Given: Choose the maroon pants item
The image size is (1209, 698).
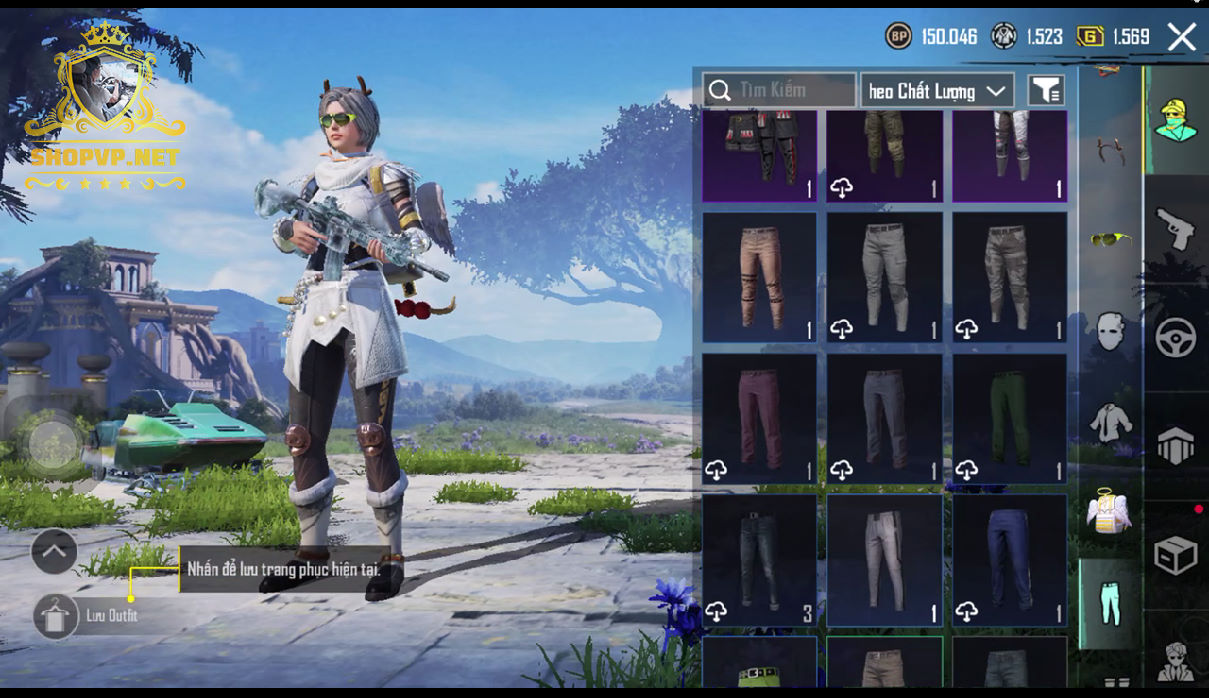Looking at the screenshot, I should click(760, 418).
